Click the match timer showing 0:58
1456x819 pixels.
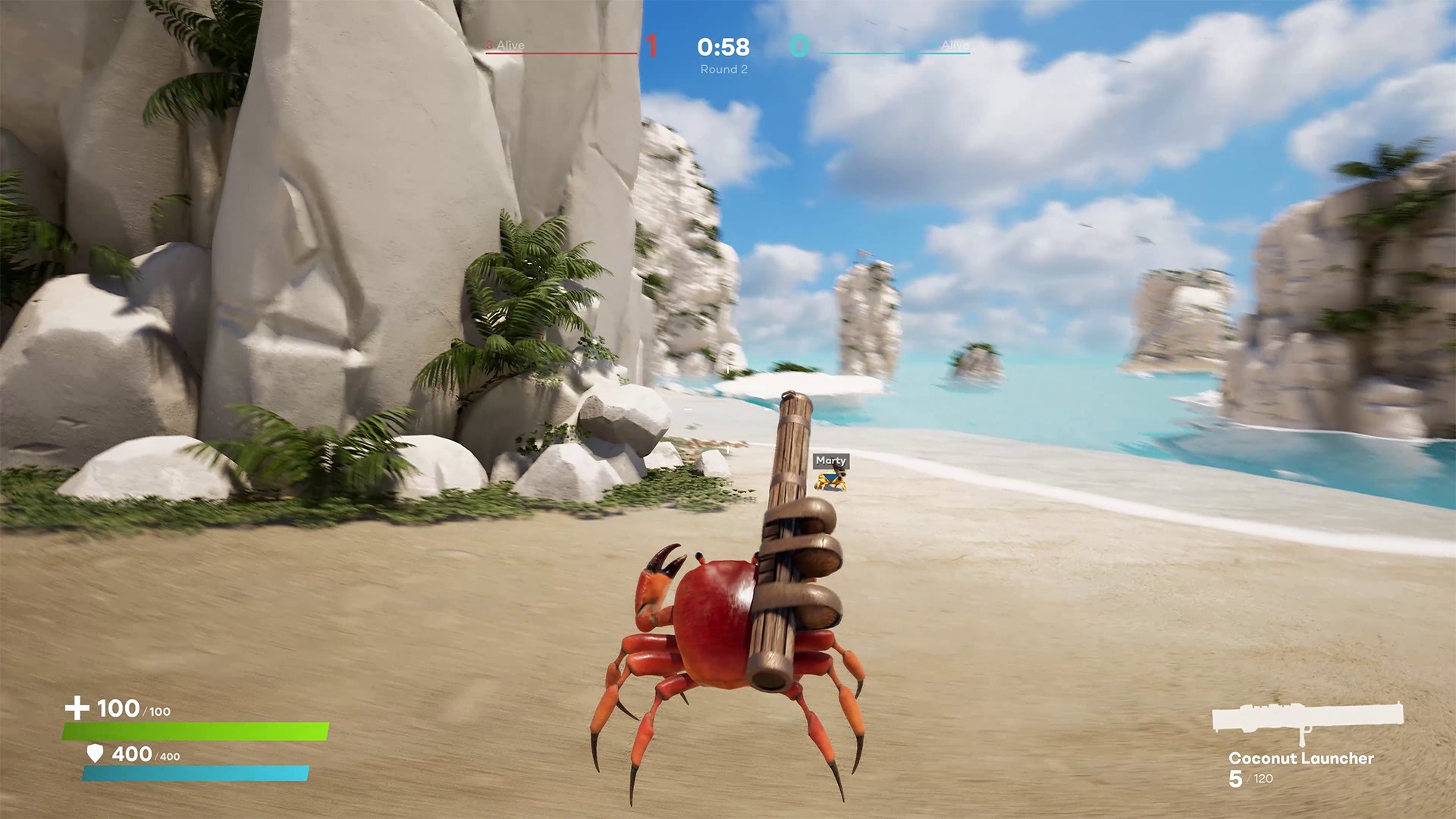[x=723, y=46]
